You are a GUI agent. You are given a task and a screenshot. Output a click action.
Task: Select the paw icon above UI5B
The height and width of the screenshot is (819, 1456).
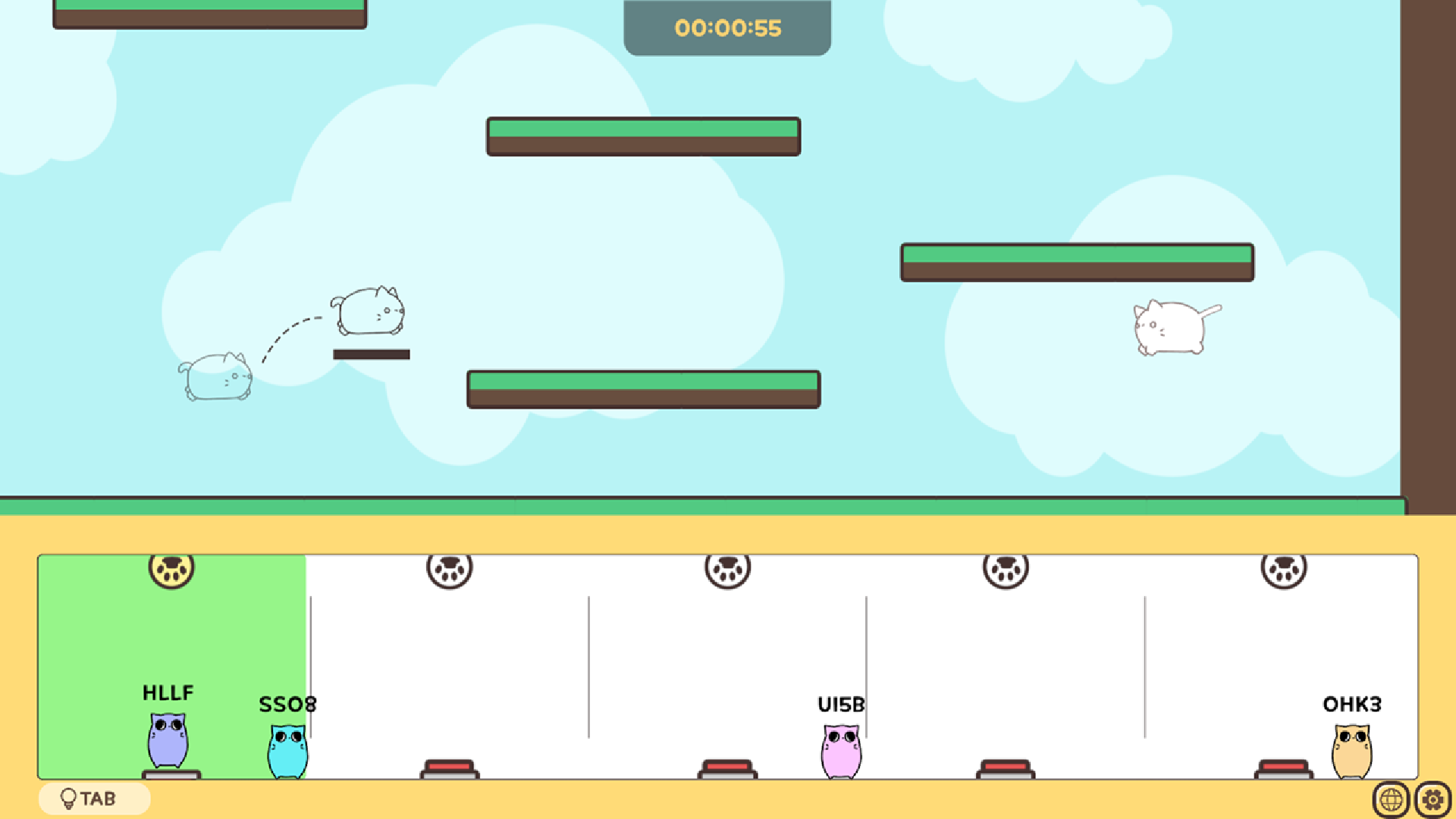727,571
